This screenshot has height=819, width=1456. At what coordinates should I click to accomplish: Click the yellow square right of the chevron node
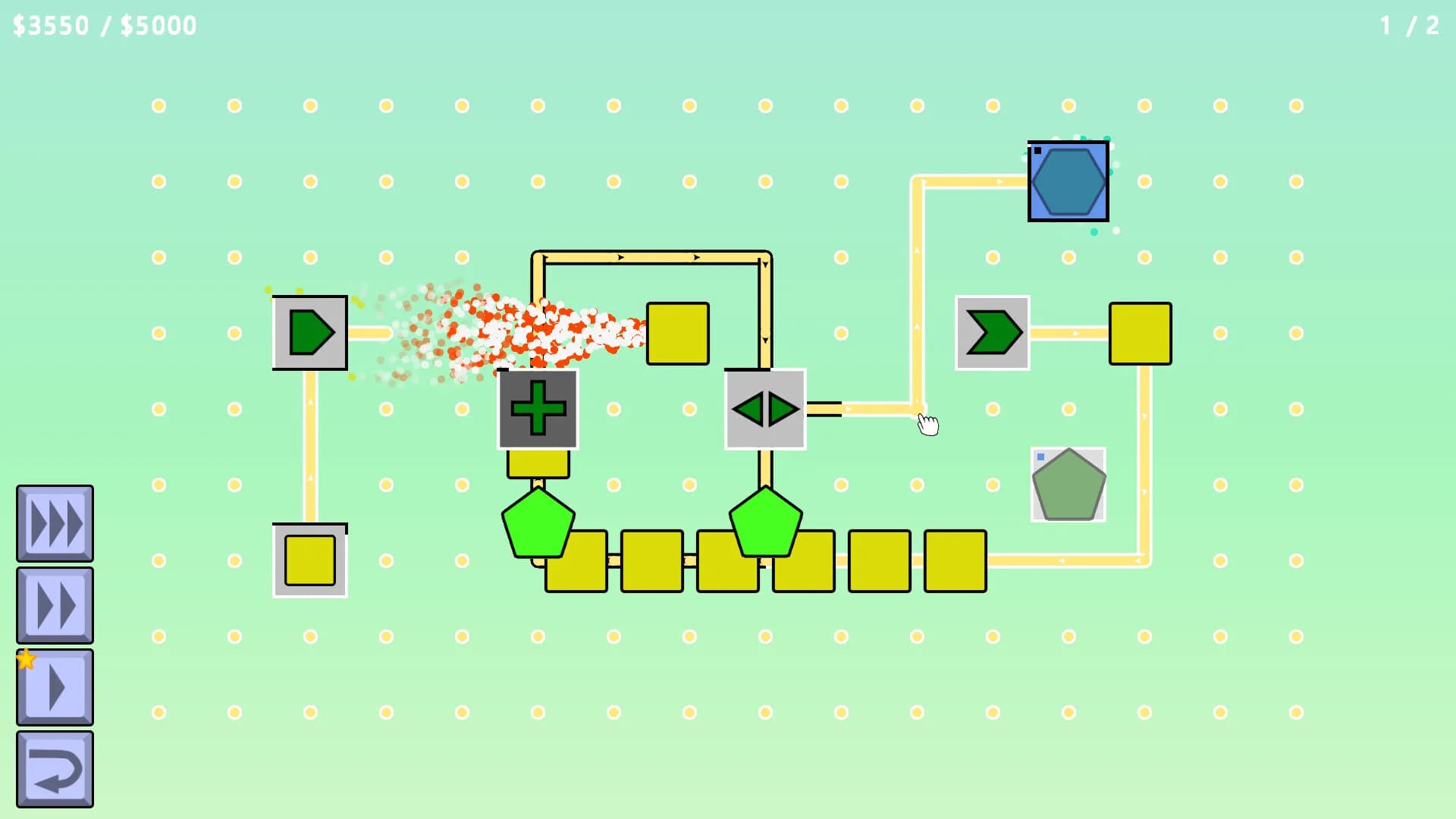[1140, 332]
